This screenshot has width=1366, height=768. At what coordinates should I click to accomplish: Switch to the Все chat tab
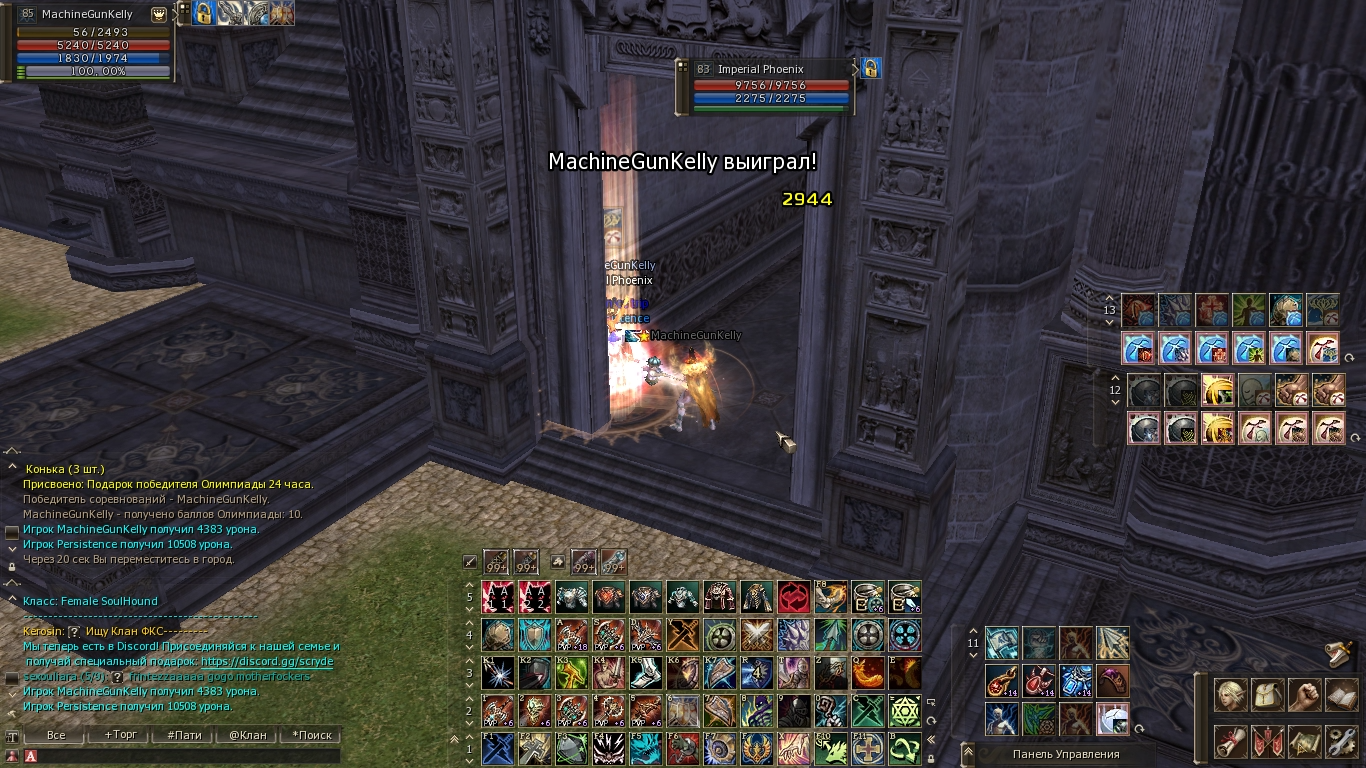[56, 735]
